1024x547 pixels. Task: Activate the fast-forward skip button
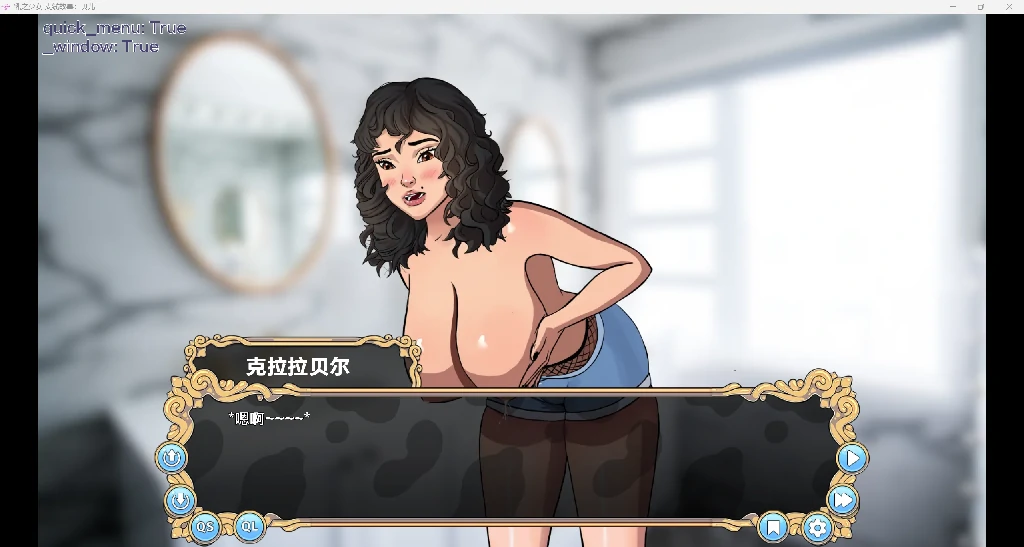point(843,499)
